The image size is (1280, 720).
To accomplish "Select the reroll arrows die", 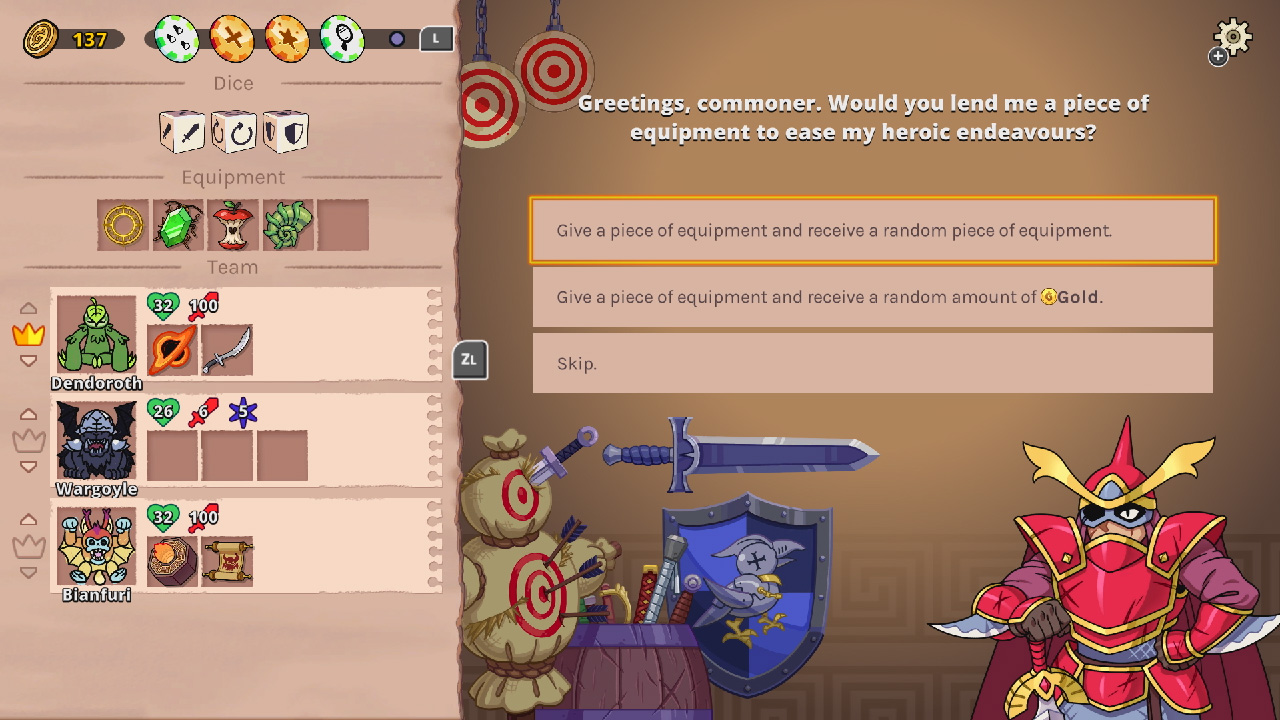I will click(234, 131).
